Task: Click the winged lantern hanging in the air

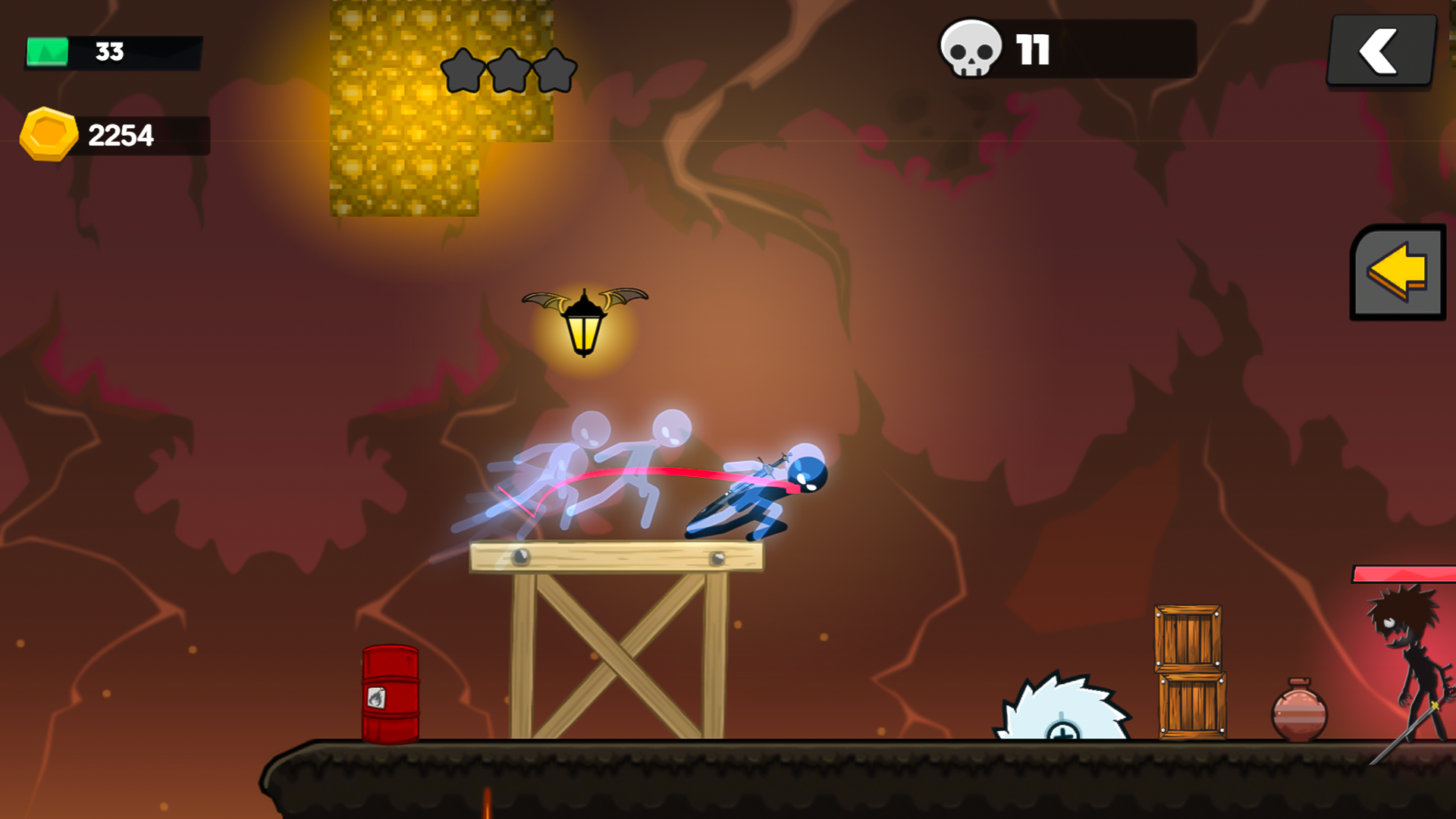Action: (584, 326)
